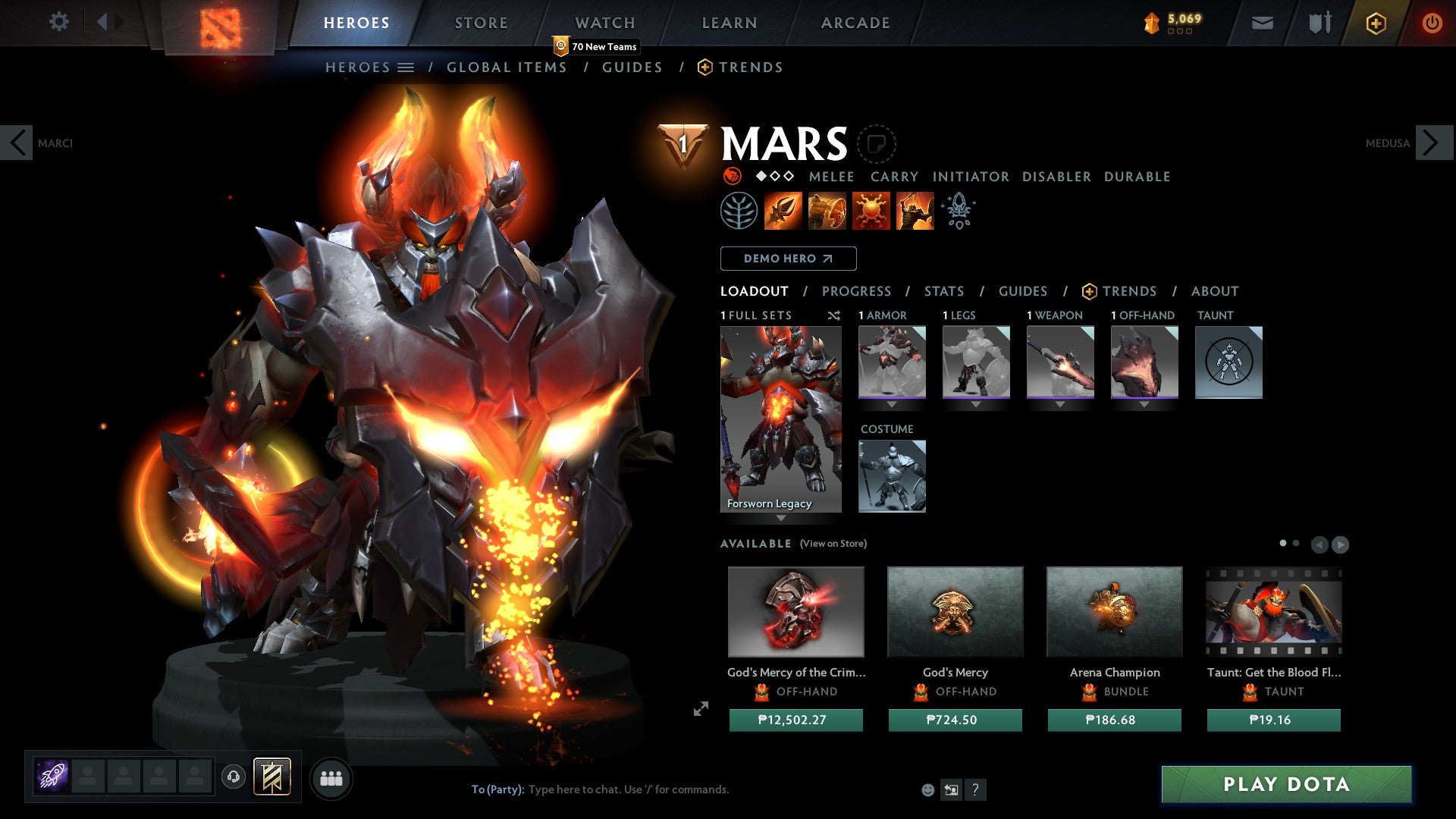
Task: Select the Forsworn Legacy full set
Action: (780, 419)
